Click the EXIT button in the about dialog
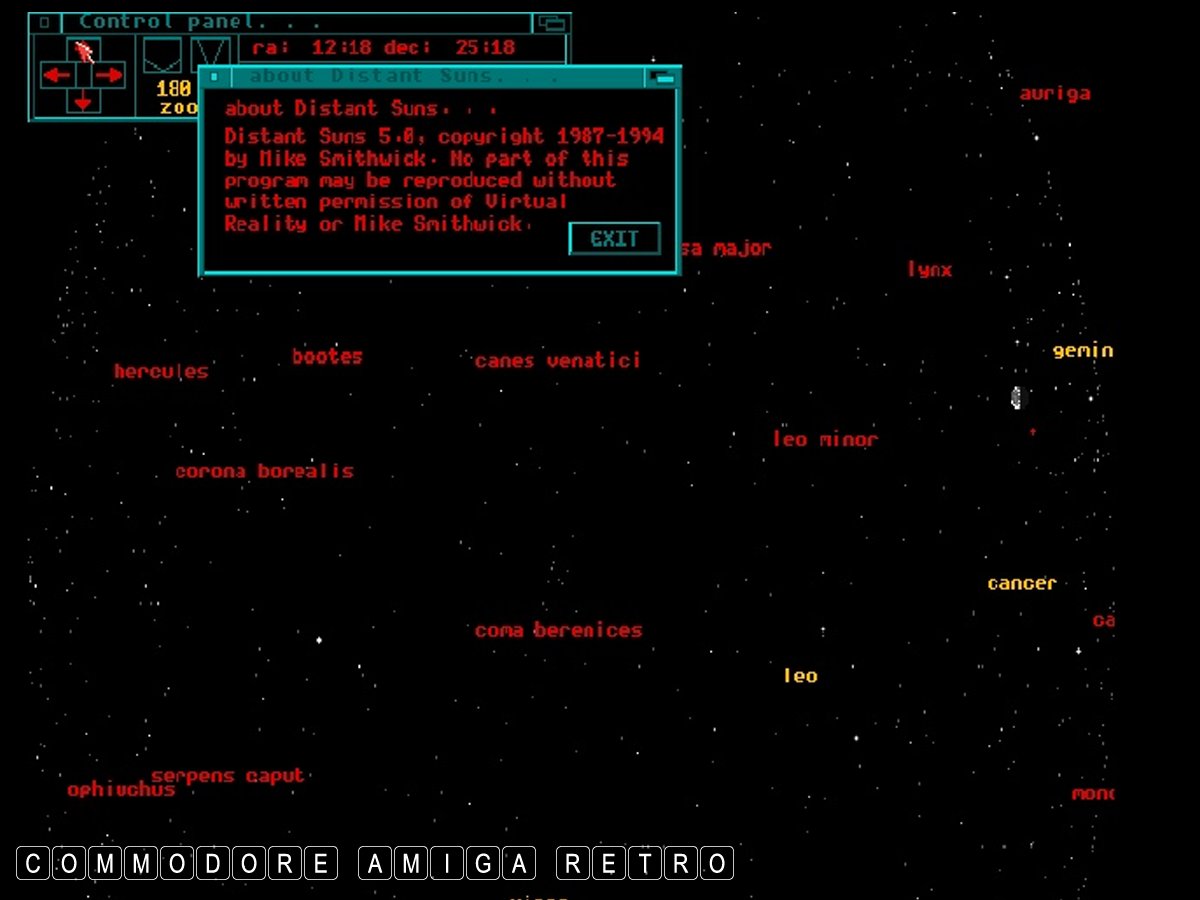1200x900 pixels. pos(614,239)
